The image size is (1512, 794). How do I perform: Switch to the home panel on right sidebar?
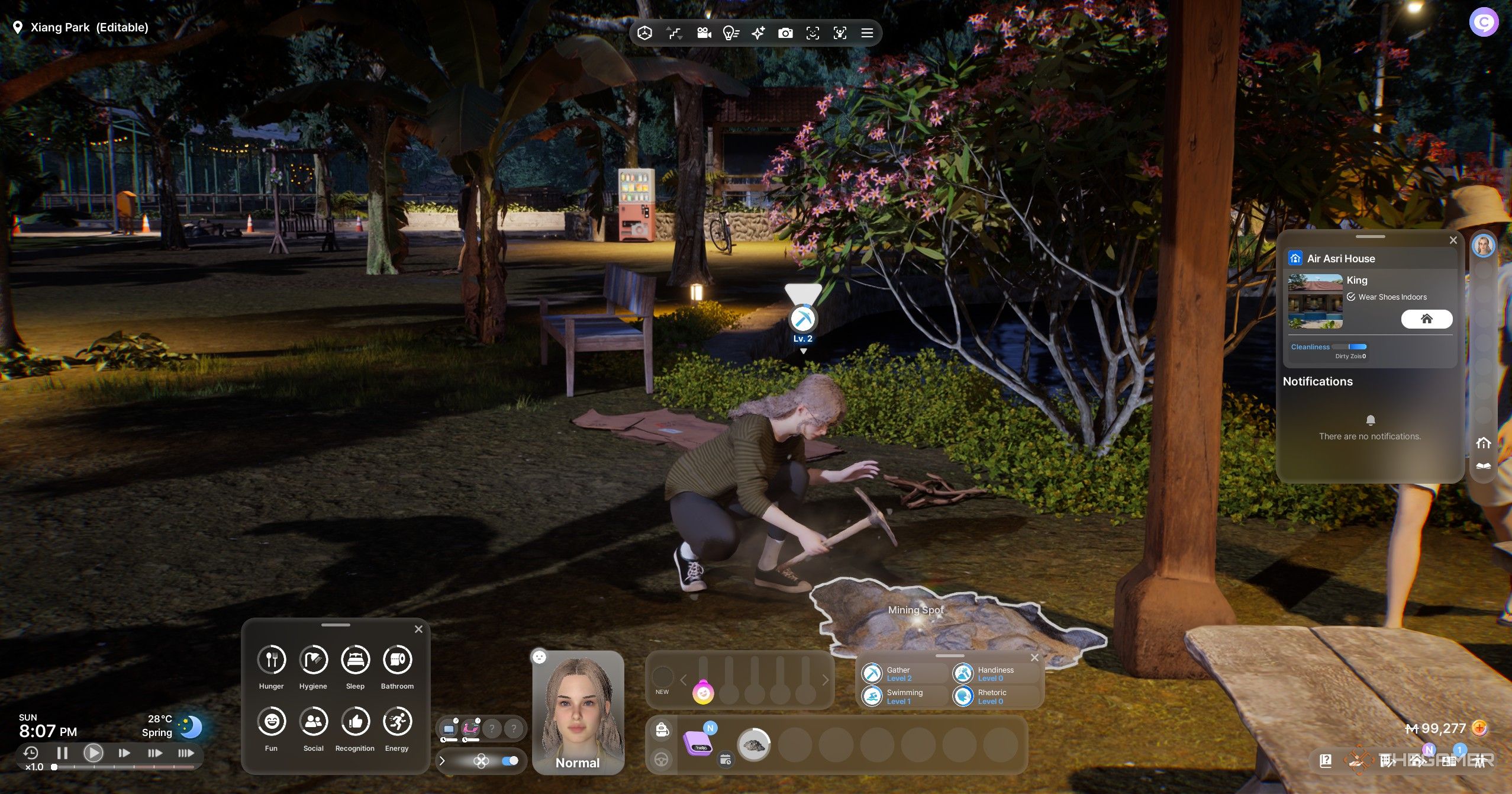[x=1482, y=442]
